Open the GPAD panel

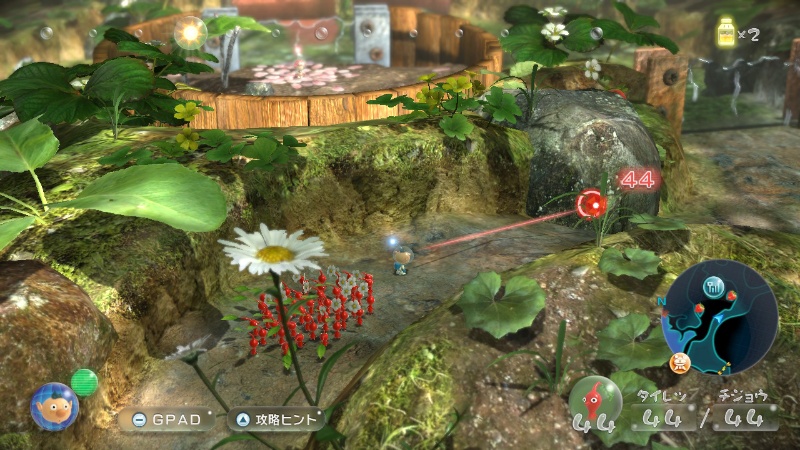166,419
